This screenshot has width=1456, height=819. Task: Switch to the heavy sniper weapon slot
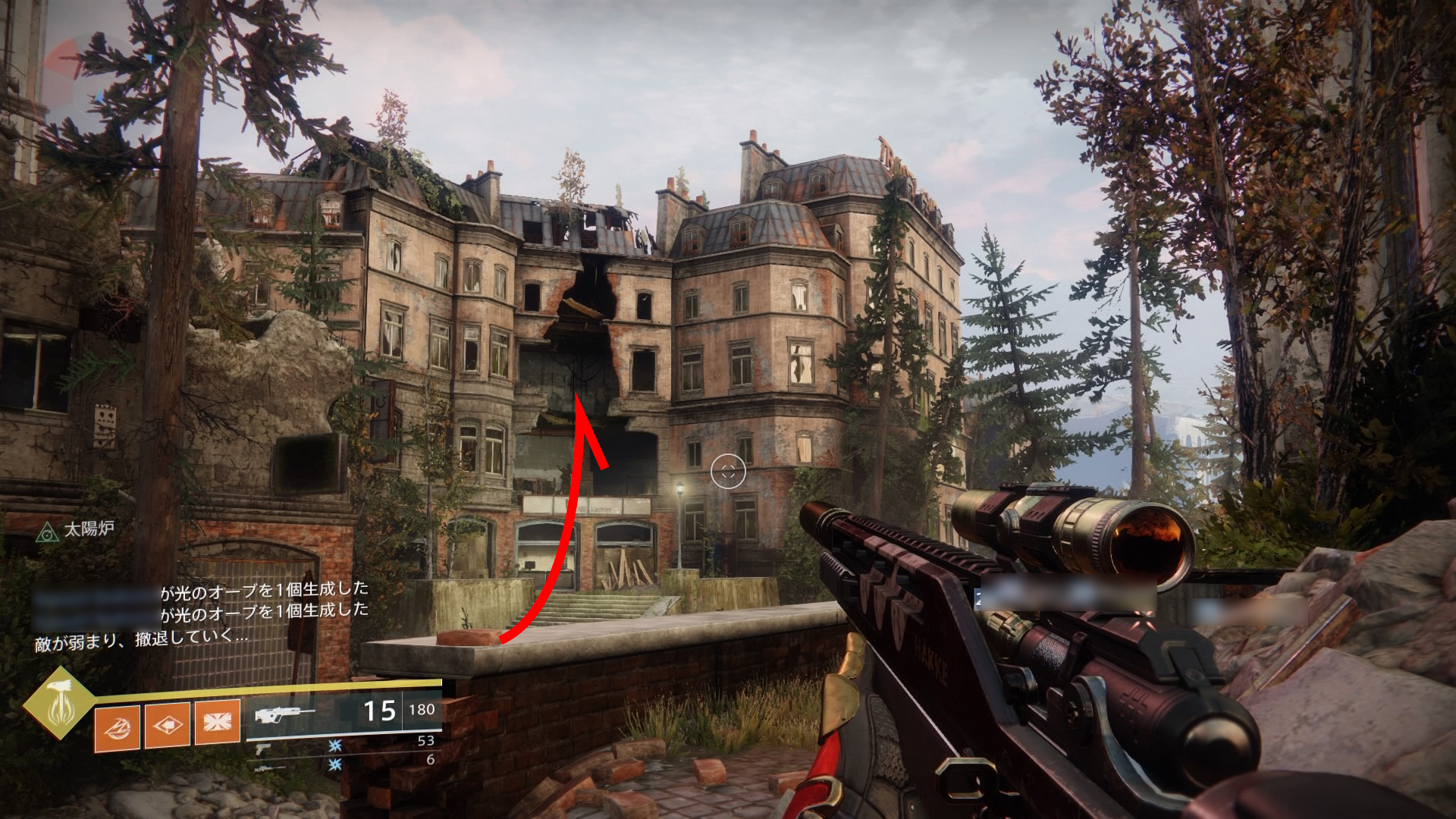271,768
